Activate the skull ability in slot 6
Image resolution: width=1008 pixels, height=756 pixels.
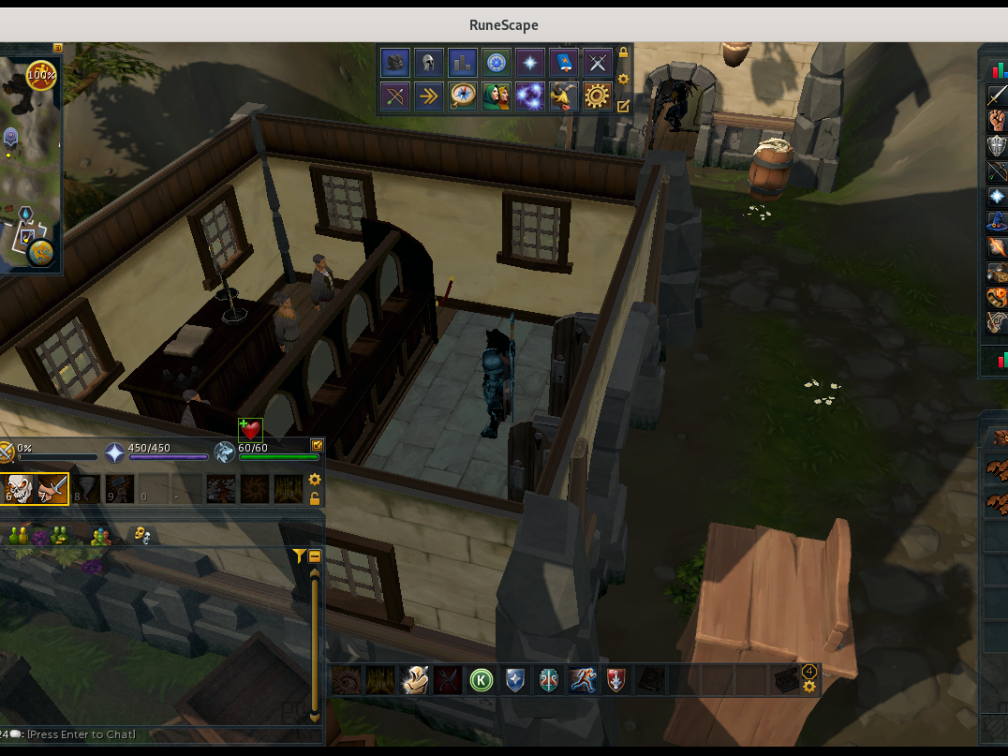(19, 489)
